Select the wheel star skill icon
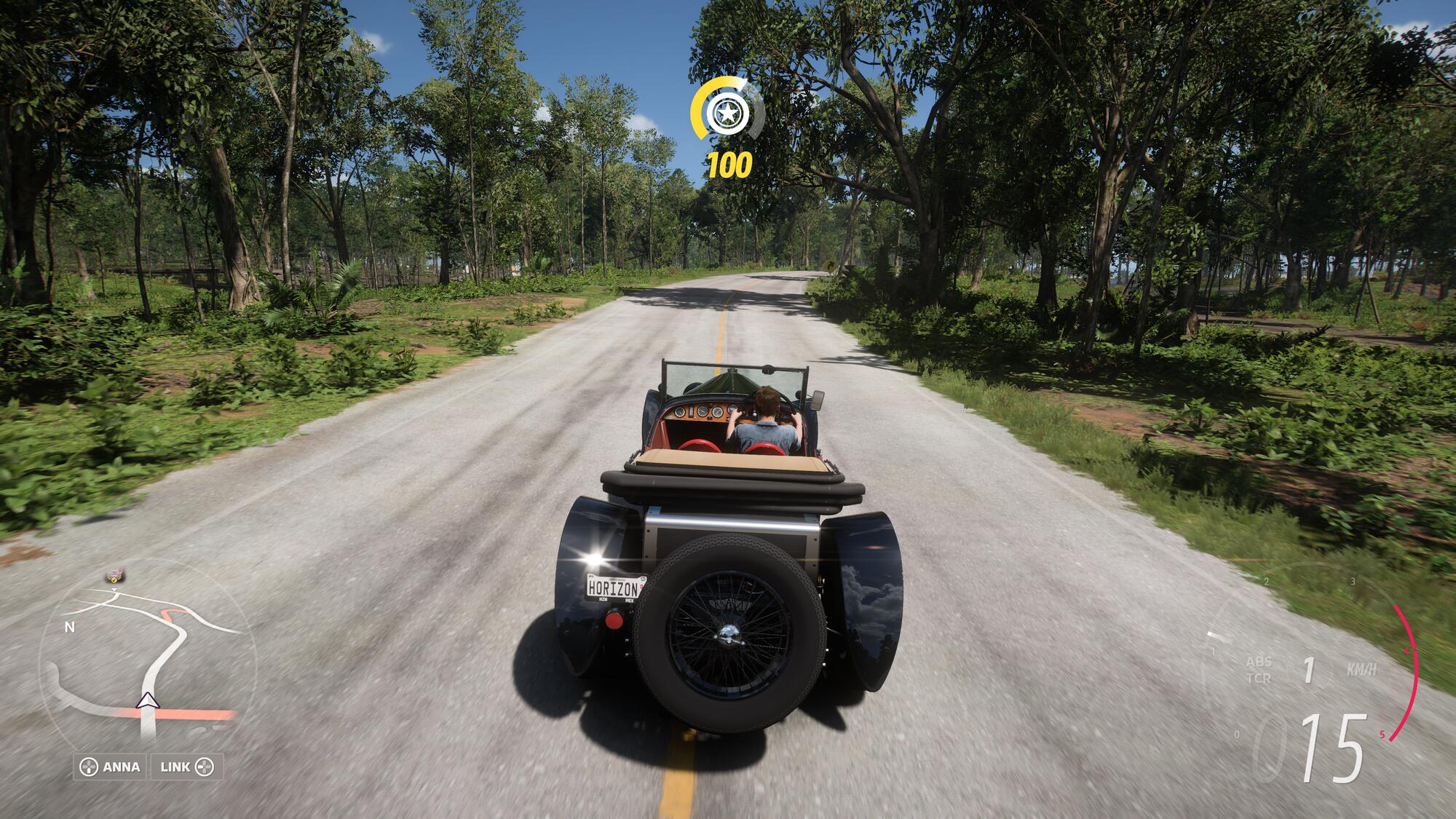This screenshot has width=1456, height=819. 727,113
